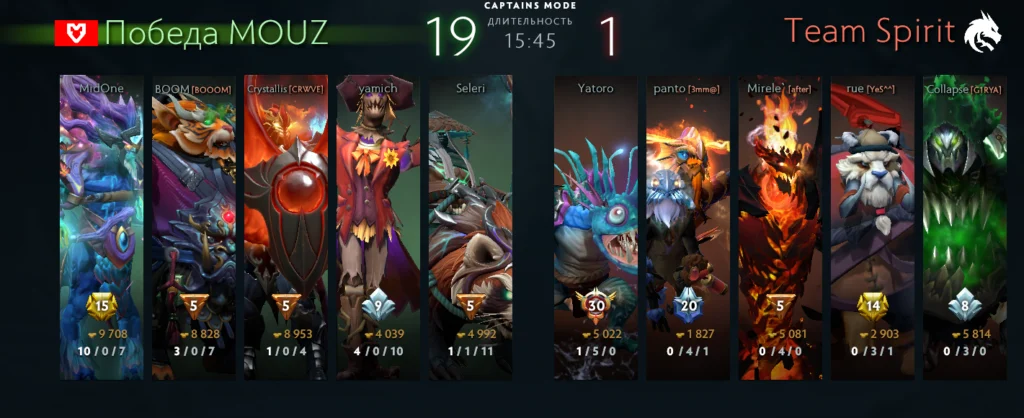Click rue's player card

[872, 225]
